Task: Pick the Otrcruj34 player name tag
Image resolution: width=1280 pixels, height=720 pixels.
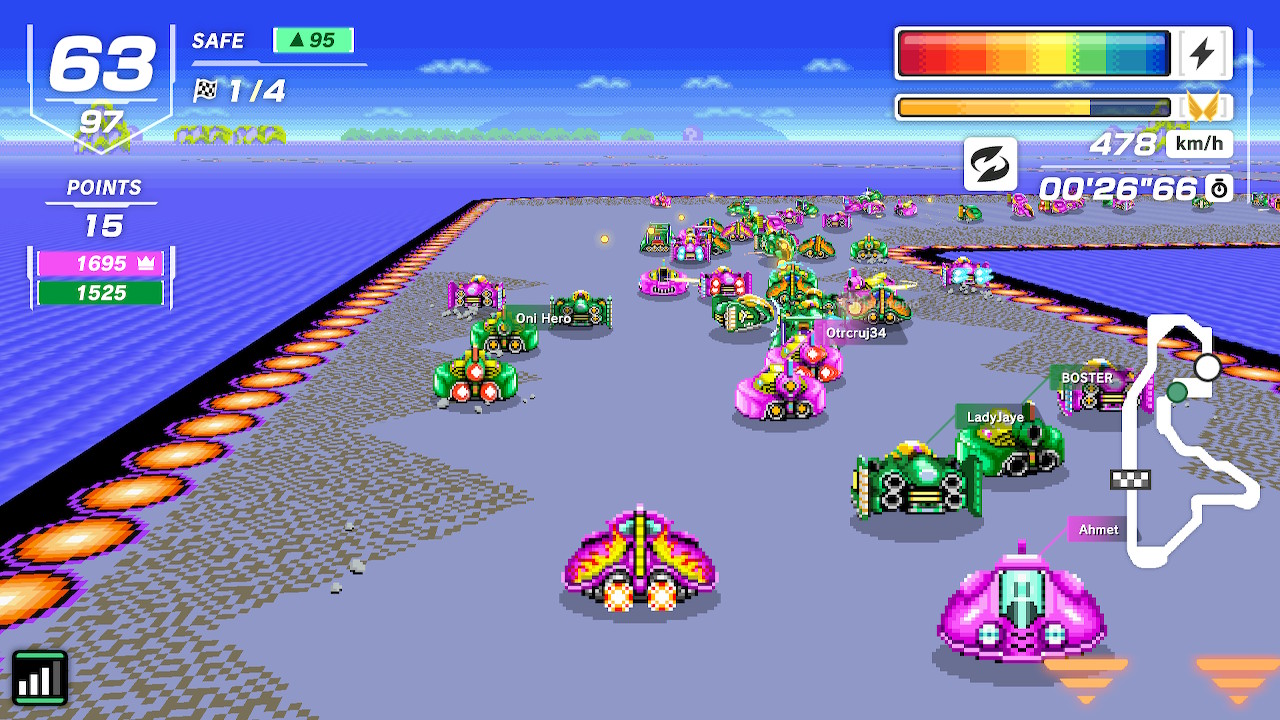Action: click(855, 333)
